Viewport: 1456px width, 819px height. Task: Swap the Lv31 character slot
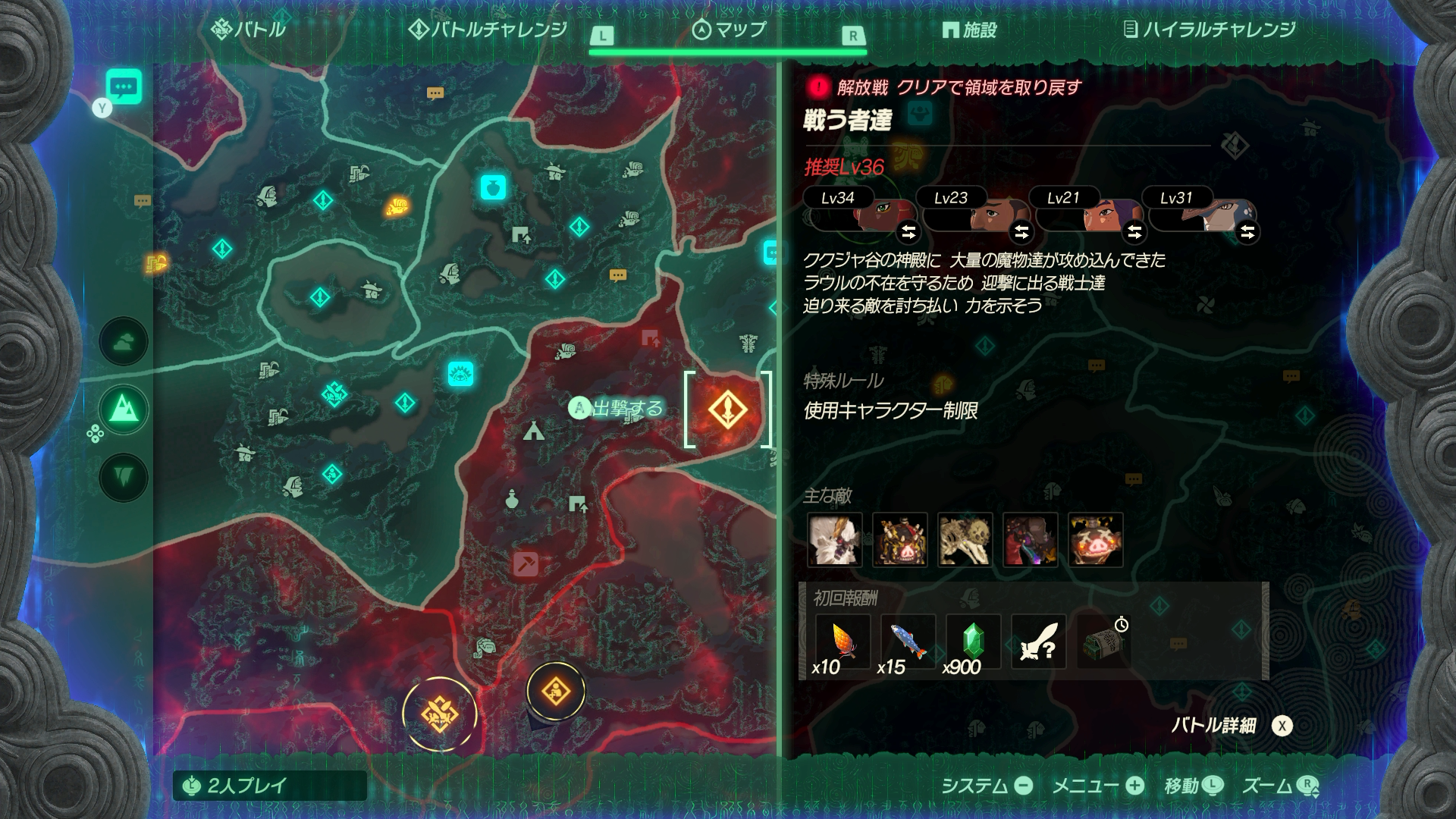pos(1247,231)
